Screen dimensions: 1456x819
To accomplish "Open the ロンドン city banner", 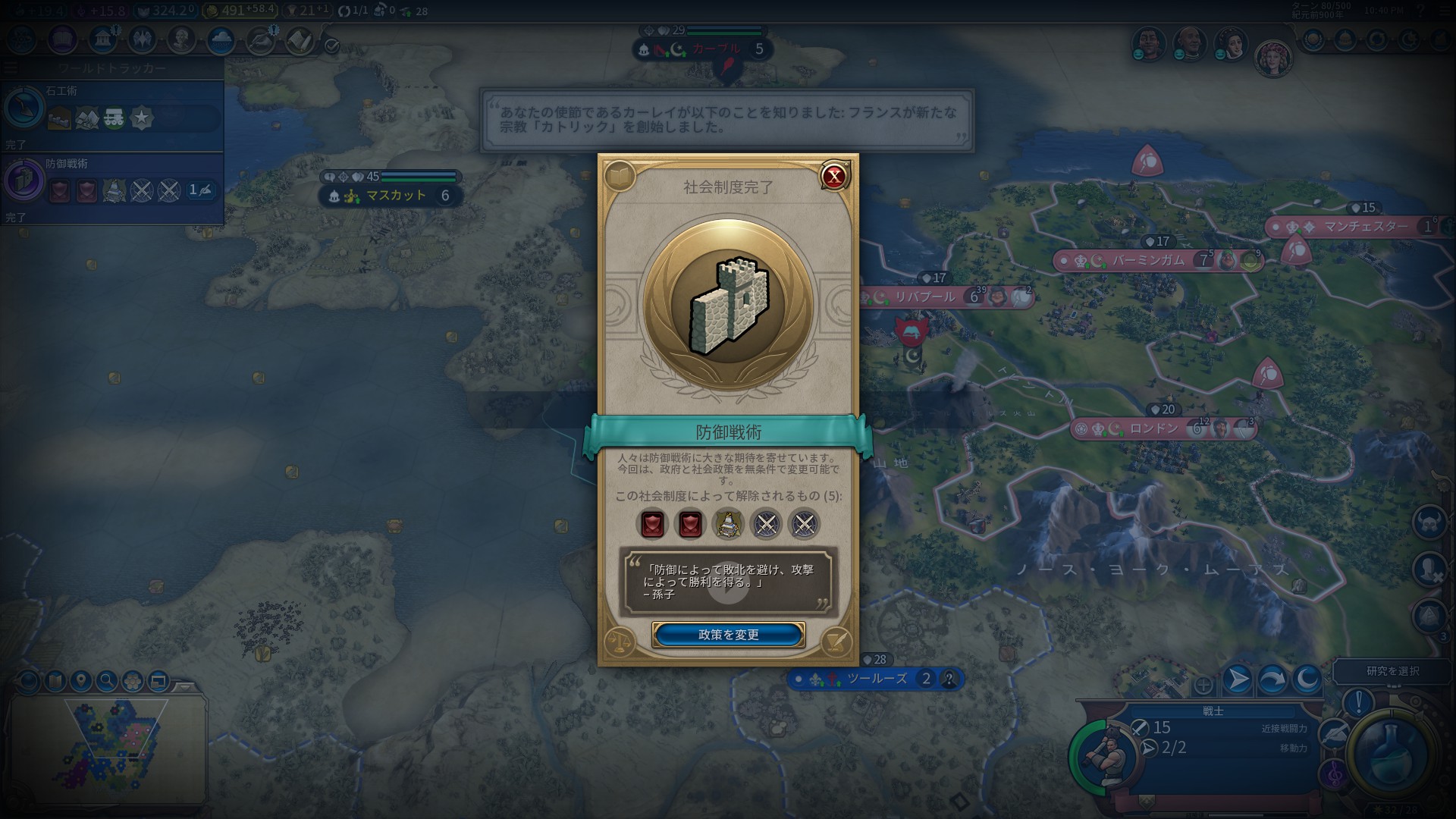I will (x=1154, y=429).
